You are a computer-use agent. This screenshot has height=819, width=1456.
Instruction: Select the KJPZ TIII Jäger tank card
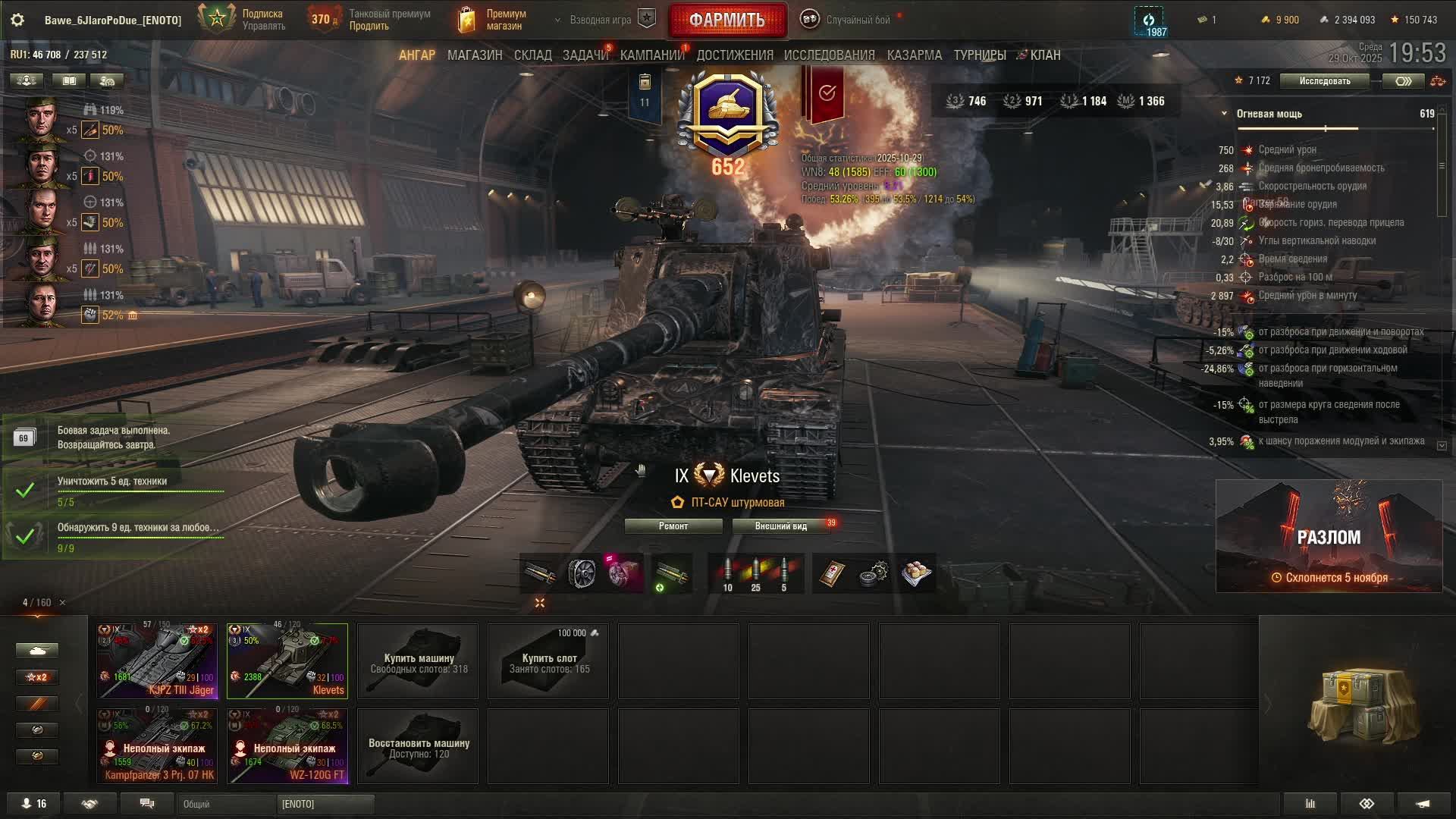pos(158,661)
